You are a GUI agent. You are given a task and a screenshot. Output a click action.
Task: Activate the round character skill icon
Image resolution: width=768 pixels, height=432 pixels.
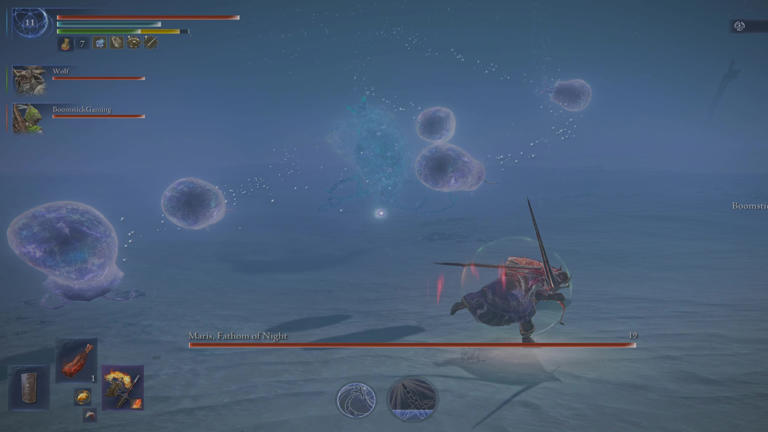(356, 399)
